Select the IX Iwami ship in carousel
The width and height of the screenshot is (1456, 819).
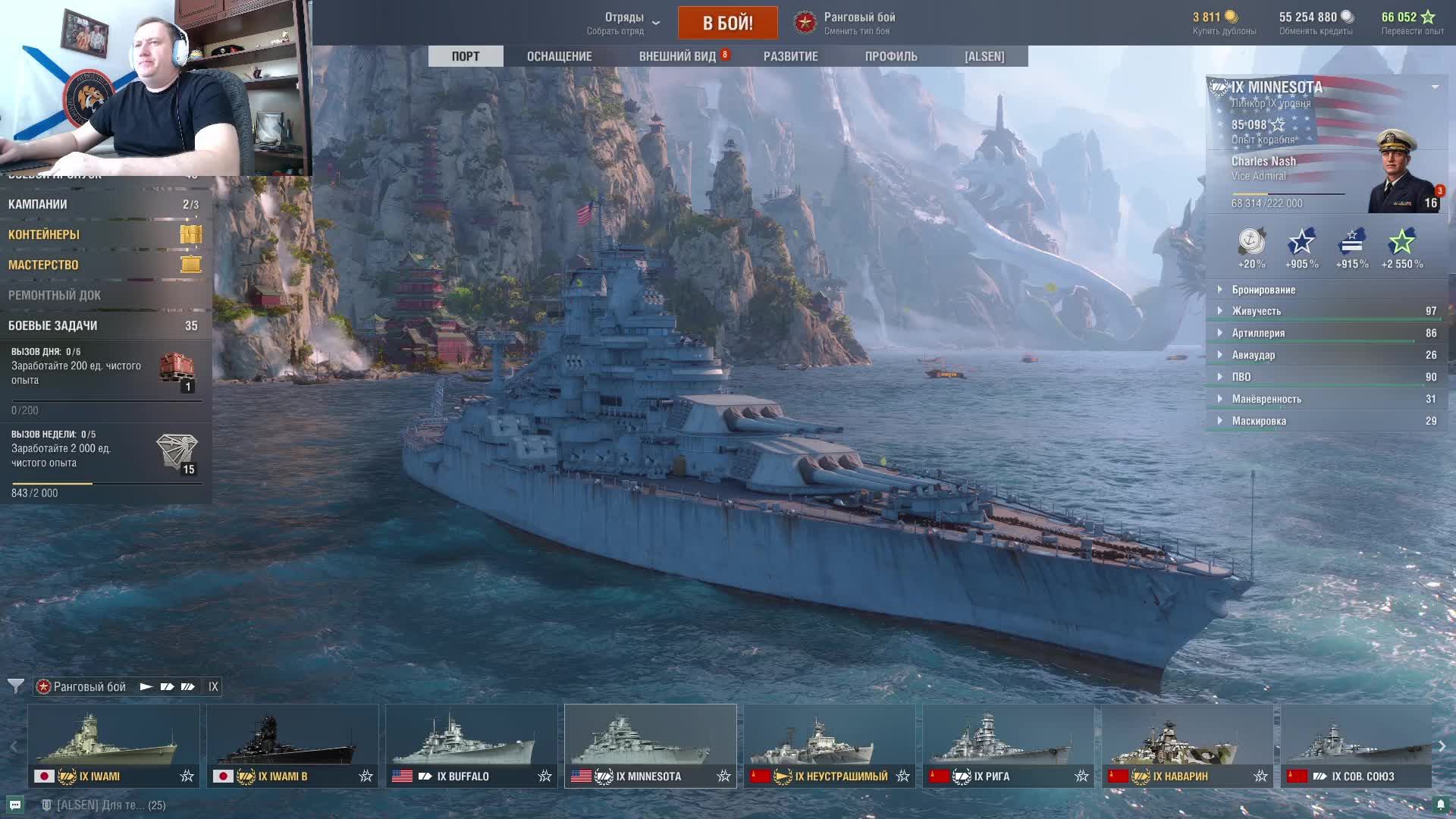click(114, 746)
